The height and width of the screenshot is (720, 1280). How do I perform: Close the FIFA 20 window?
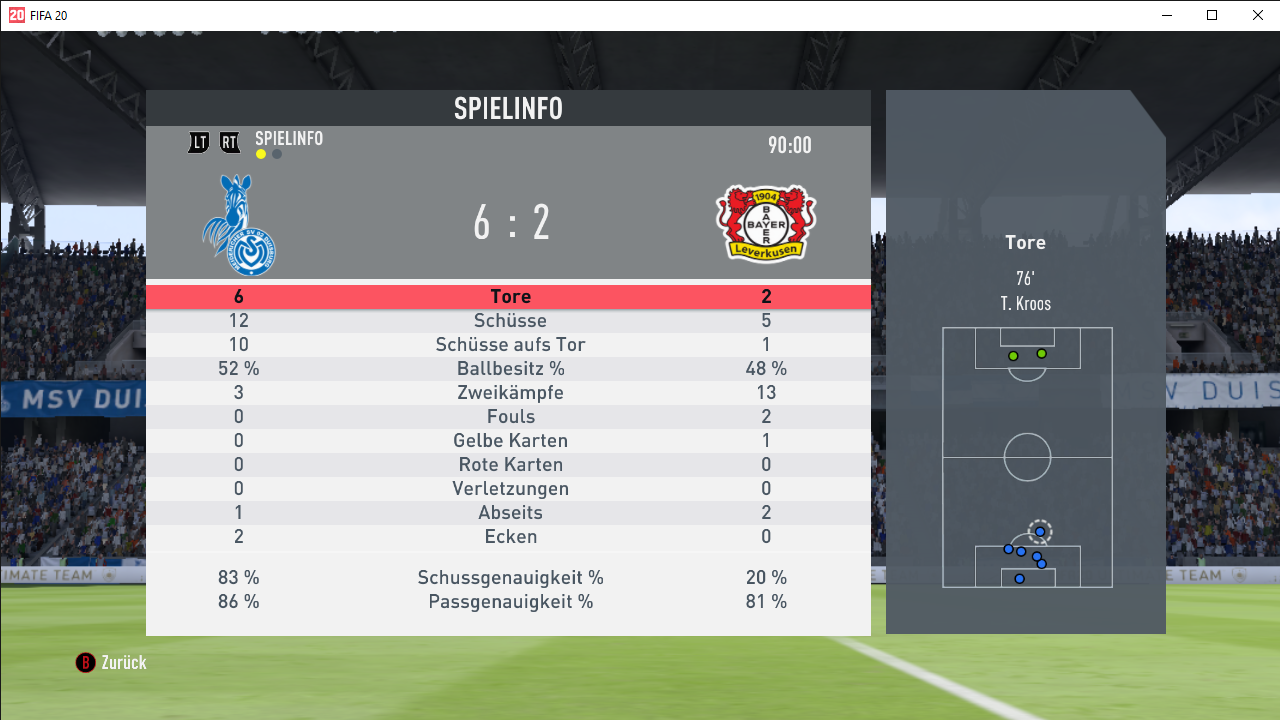[1258, 15]
